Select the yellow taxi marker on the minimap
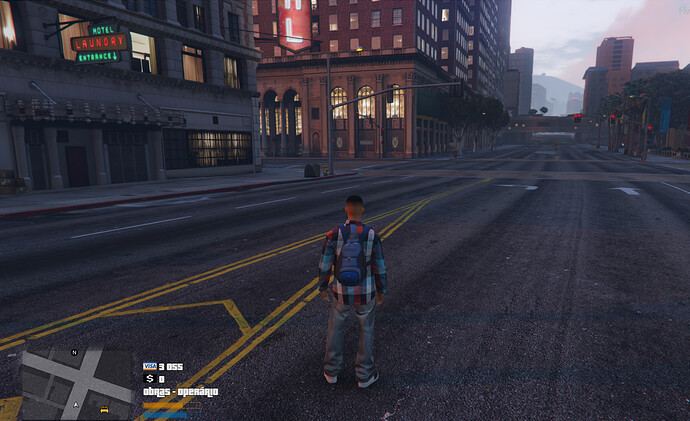This screenshot has width=690, height=421. click(x=104, y=409)
